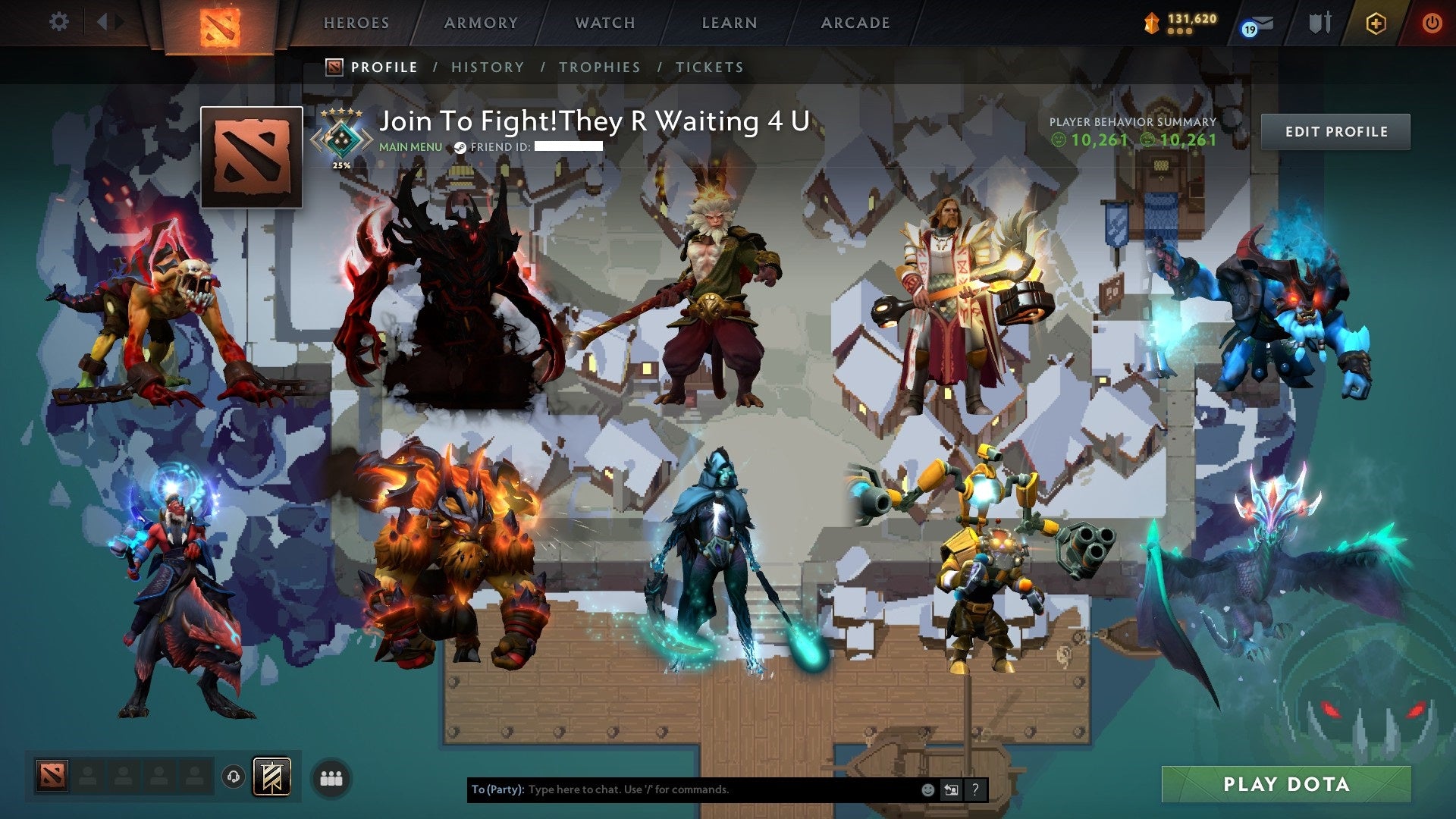Switch to the TROPHIES tab
The height and width of the screenshot is (819, 1456).
pos(600,67)
